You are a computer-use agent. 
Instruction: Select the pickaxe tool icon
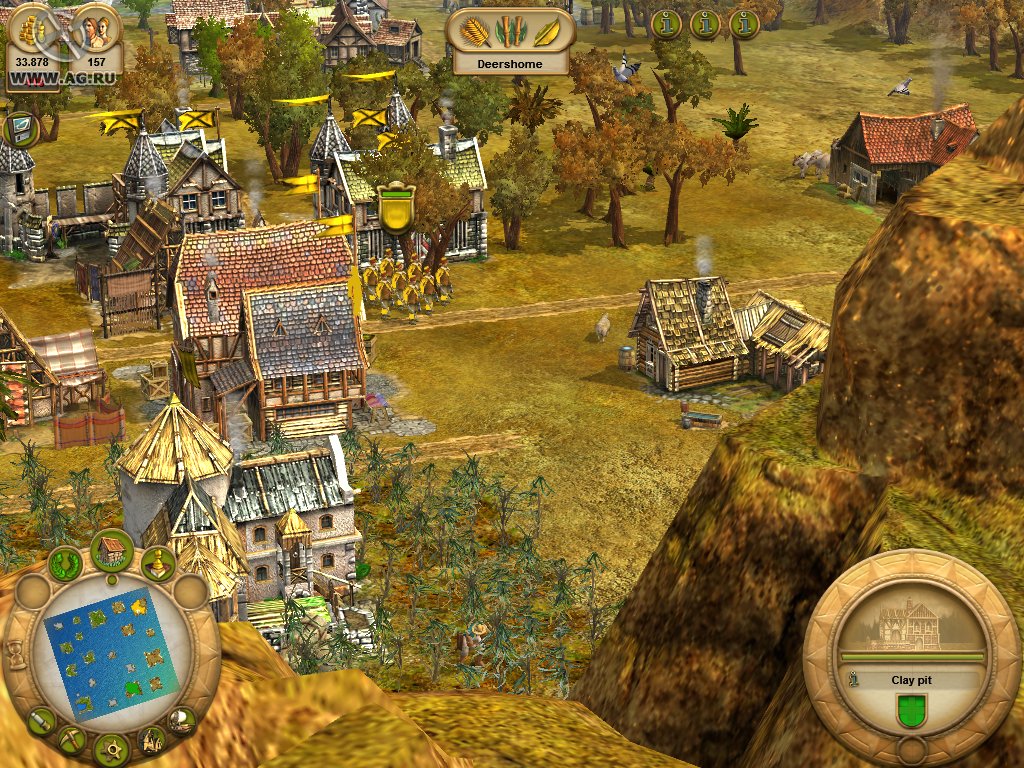tap(71, 740)
